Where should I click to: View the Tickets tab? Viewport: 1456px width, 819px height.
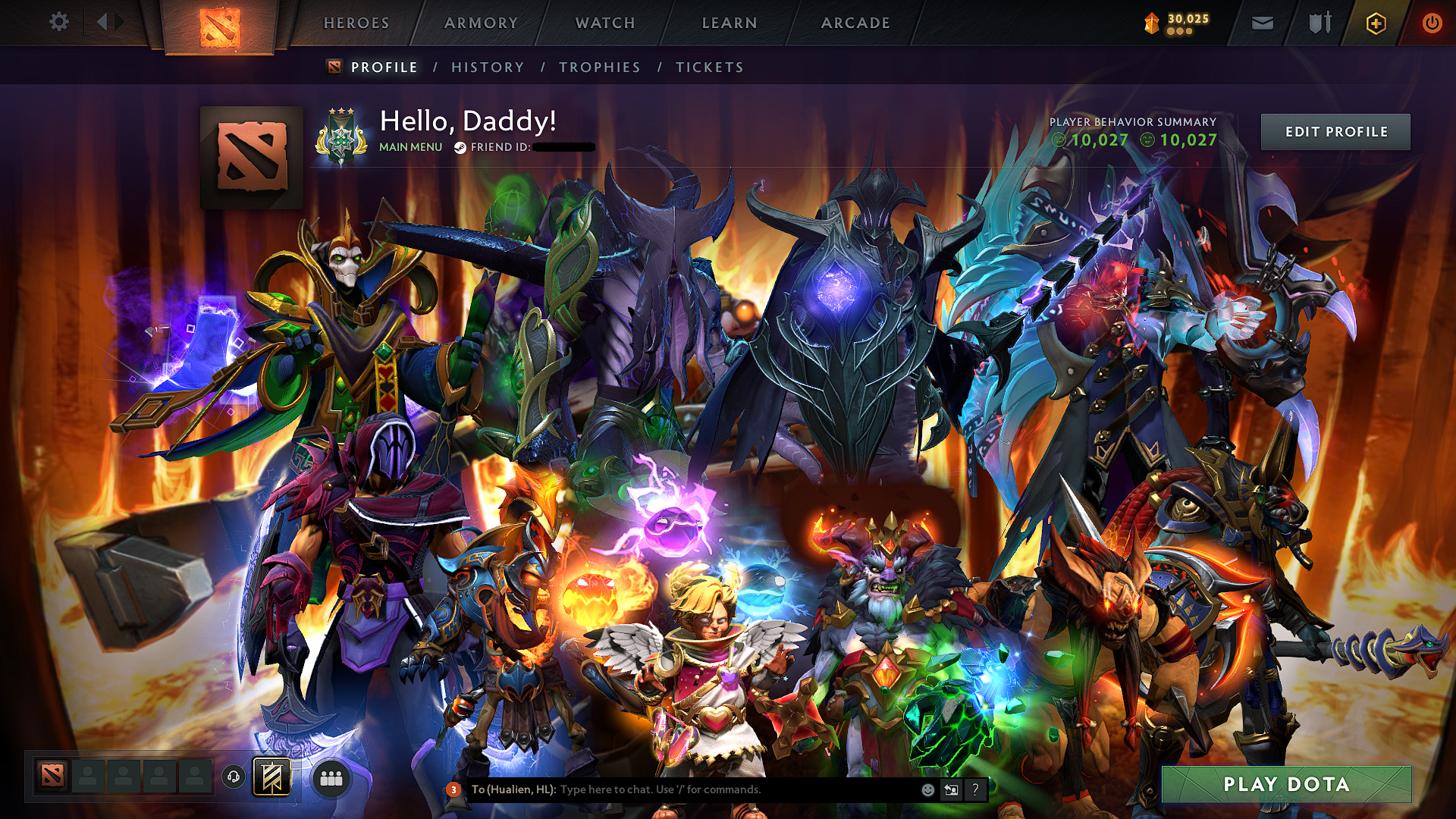[710, 67]
